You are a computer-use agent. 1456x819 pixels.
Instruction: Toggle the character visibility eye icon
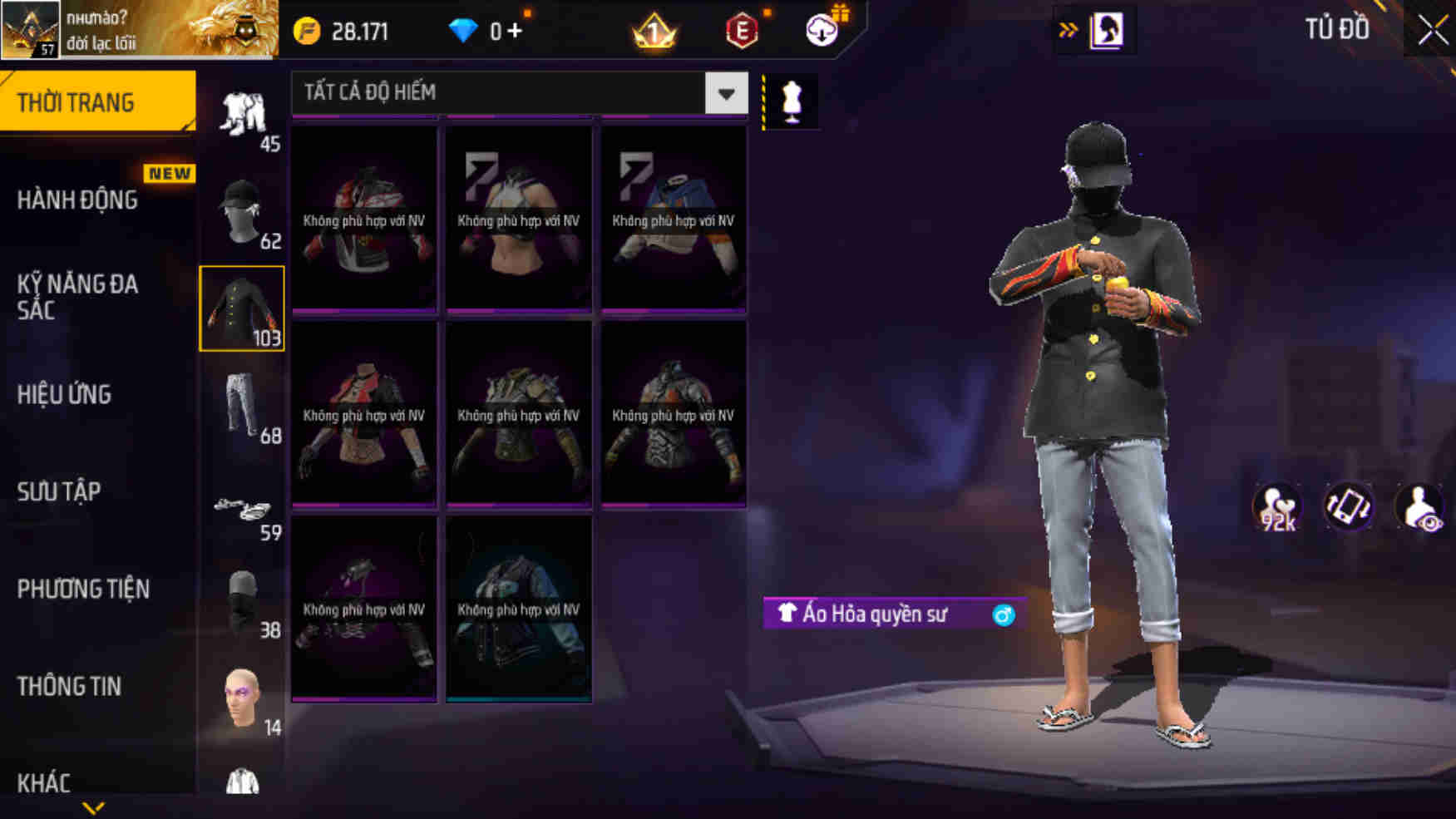pyautogui.click(x=1419, y=505)
